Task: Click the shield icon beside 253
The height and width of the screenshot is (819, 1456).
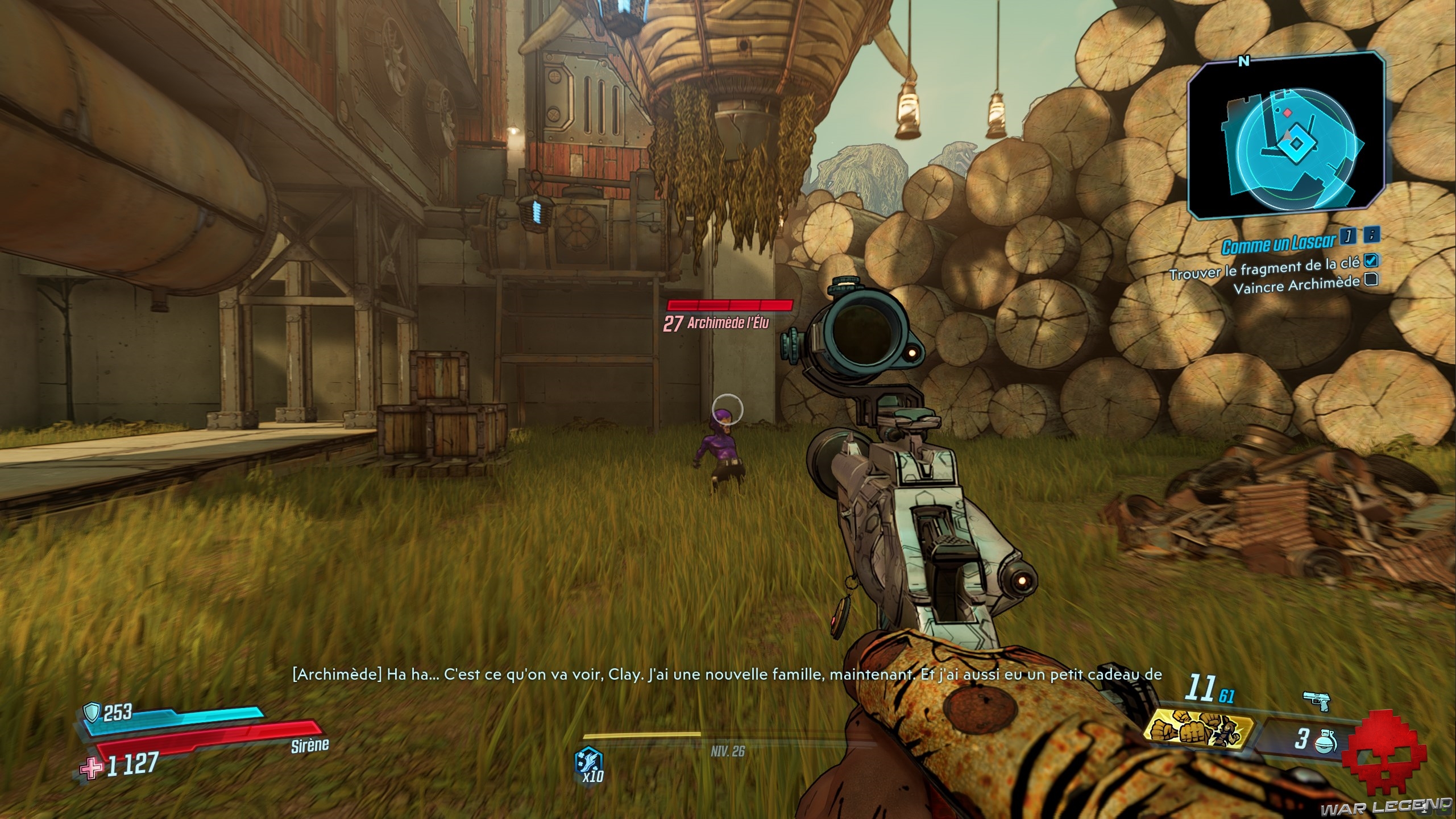Action: tap(92, 711)
